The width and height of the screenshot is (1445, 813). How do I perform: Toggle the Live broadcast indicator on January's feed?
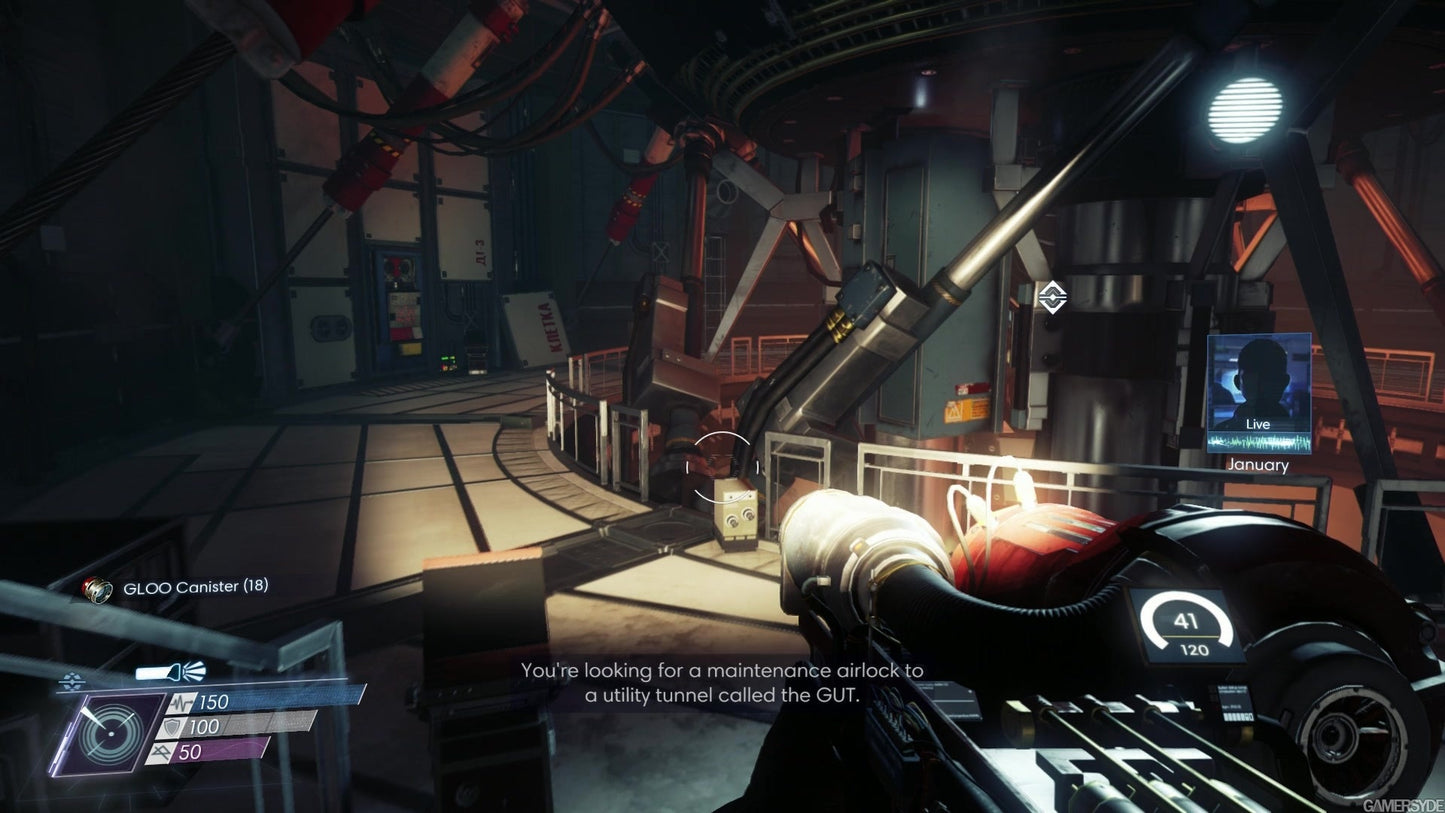[1257, 424]
